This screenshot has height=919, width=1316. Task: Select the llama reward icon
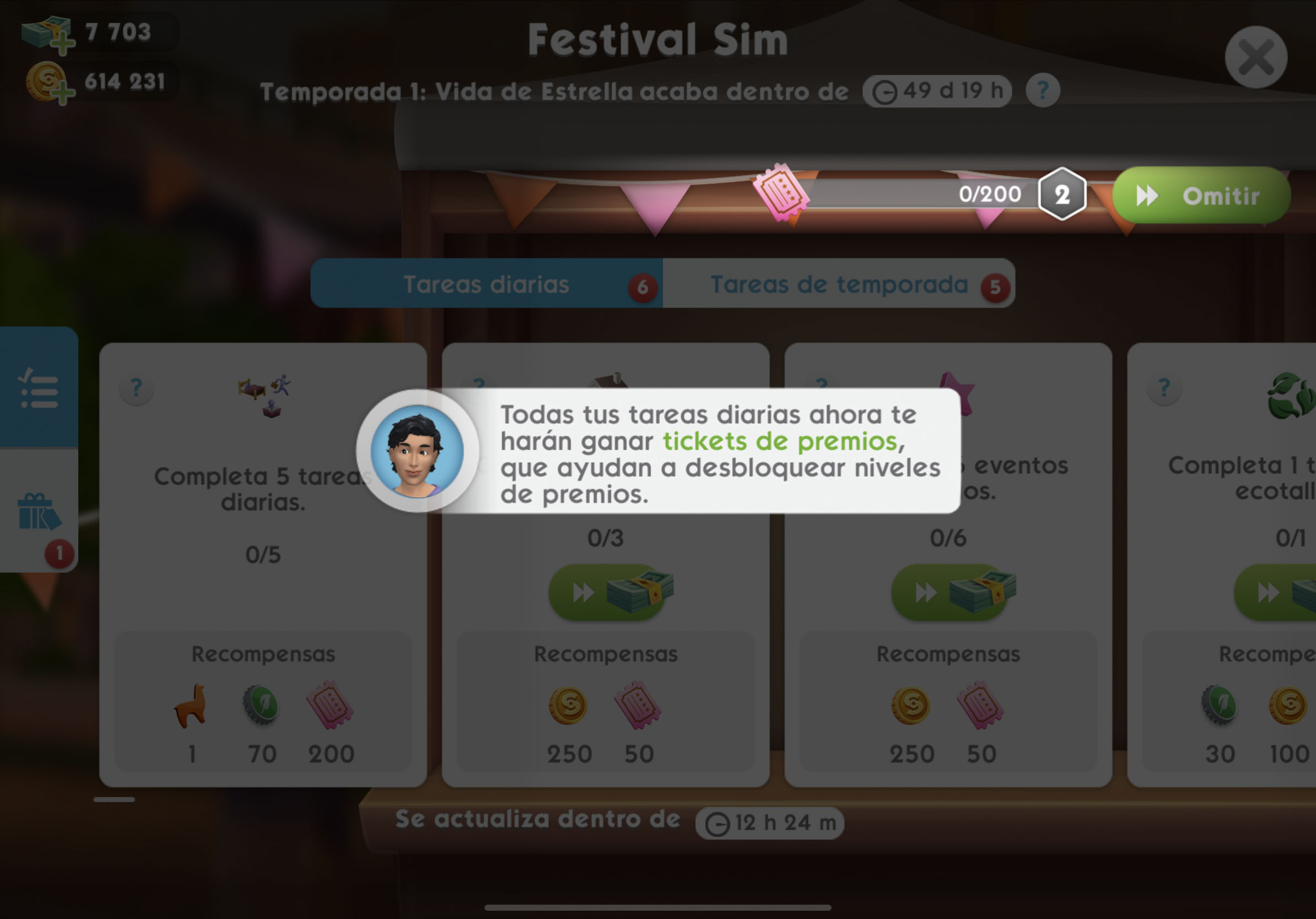click(191, 706)
